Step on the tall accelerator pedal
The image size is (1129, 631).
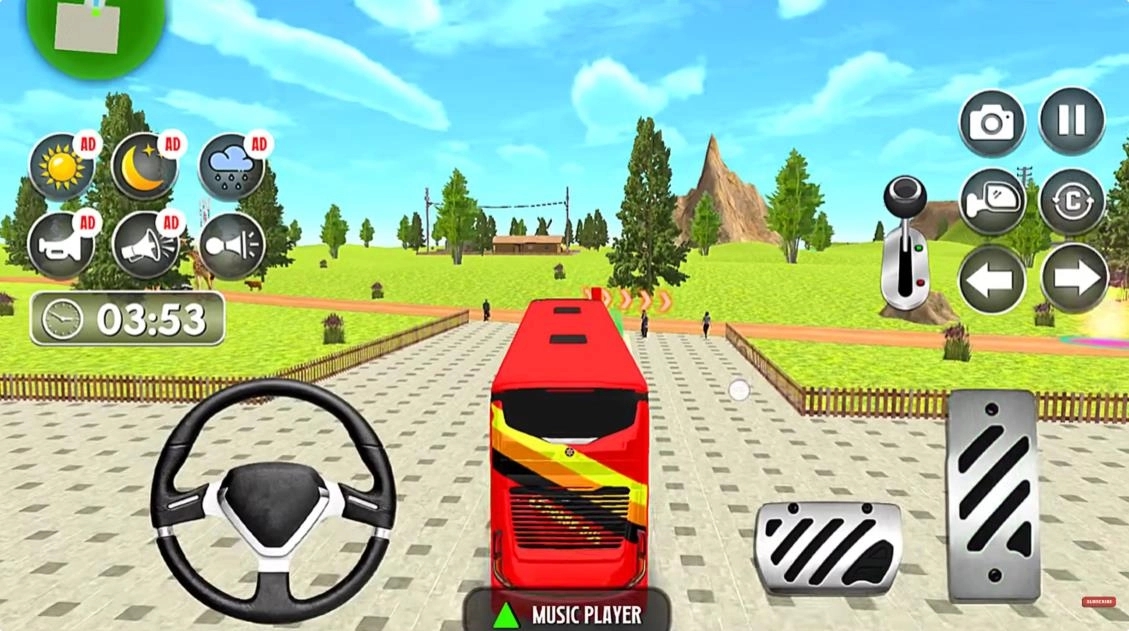point(991,495)
